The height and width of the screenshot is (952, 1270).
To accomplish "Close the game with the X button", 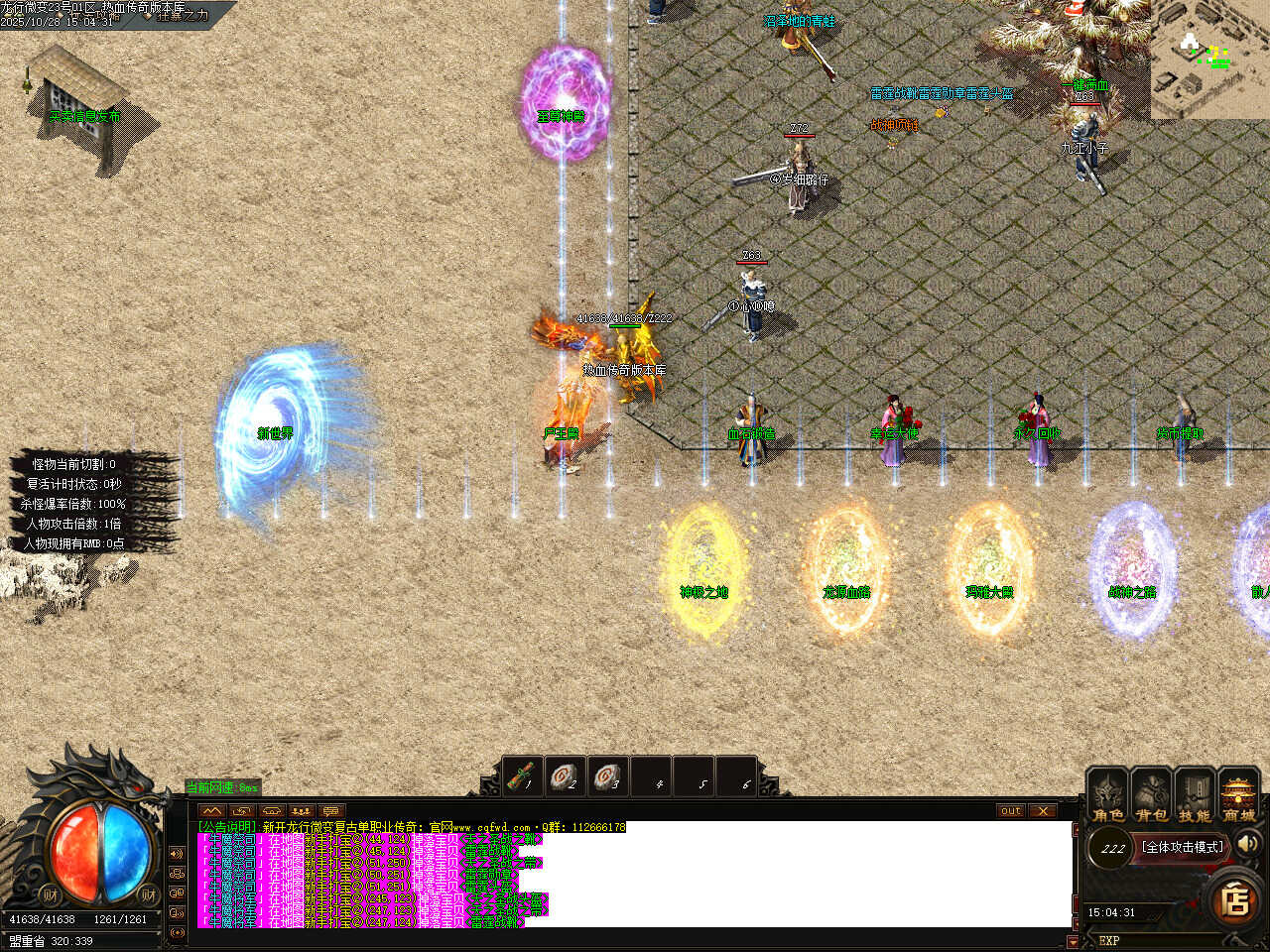I will pyautogui.click(x=1042, y=811).
